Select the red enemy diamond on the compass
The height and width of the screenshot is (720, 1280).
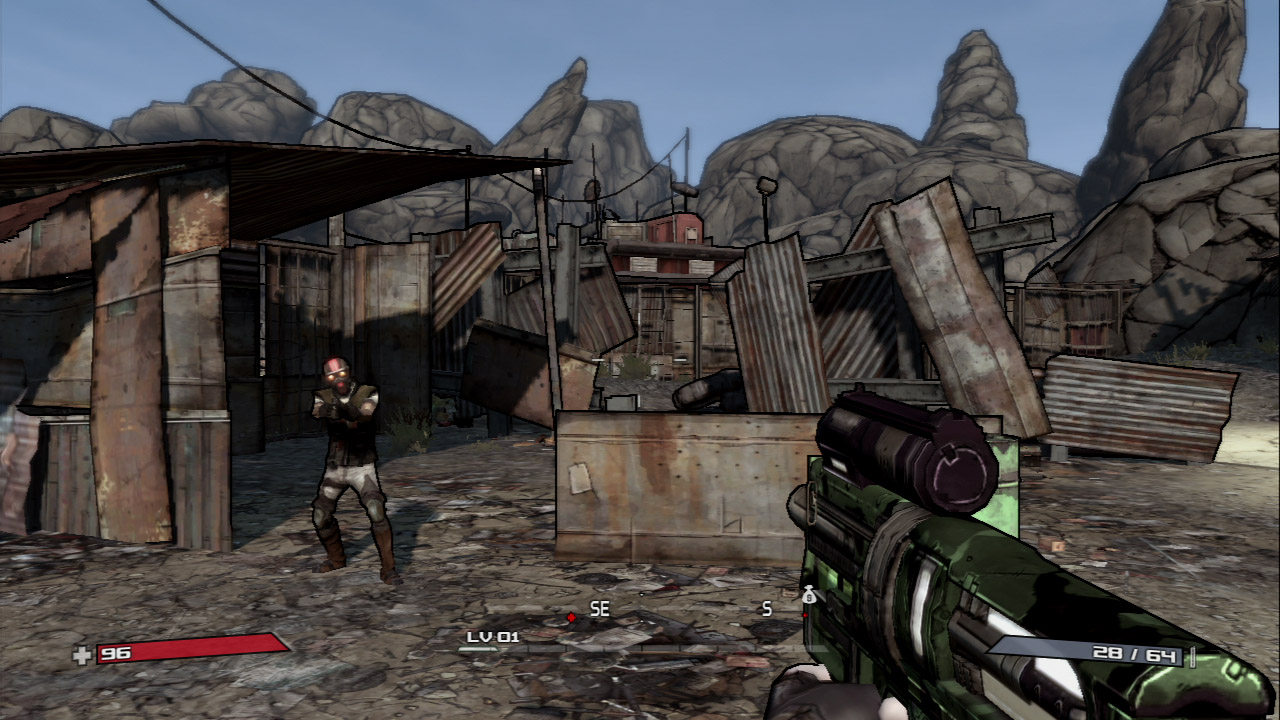pos(571,617)
